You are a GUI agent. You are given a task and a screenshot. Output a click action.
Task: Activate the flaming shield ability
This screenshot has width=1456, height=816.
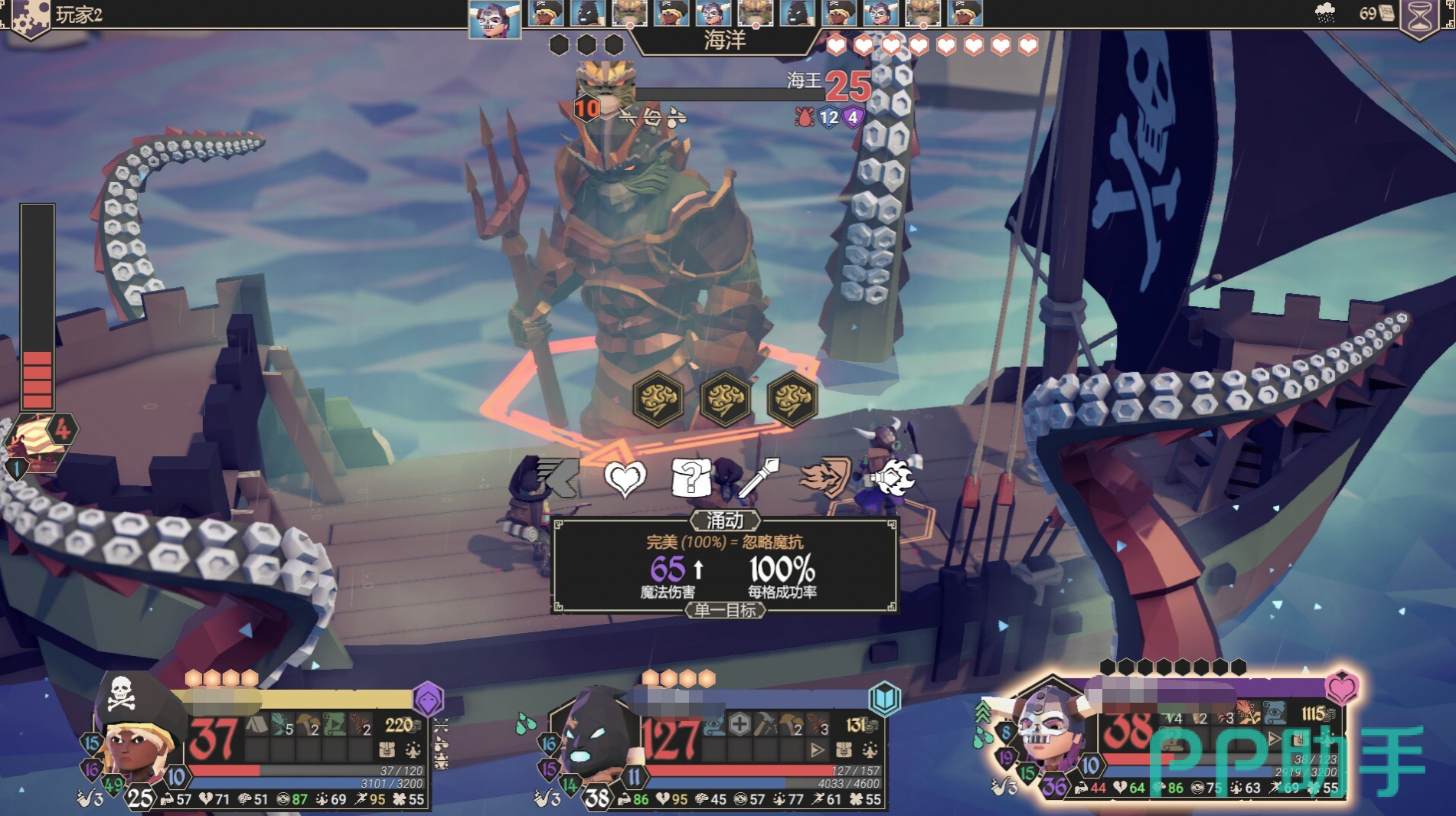pos(825,478)
